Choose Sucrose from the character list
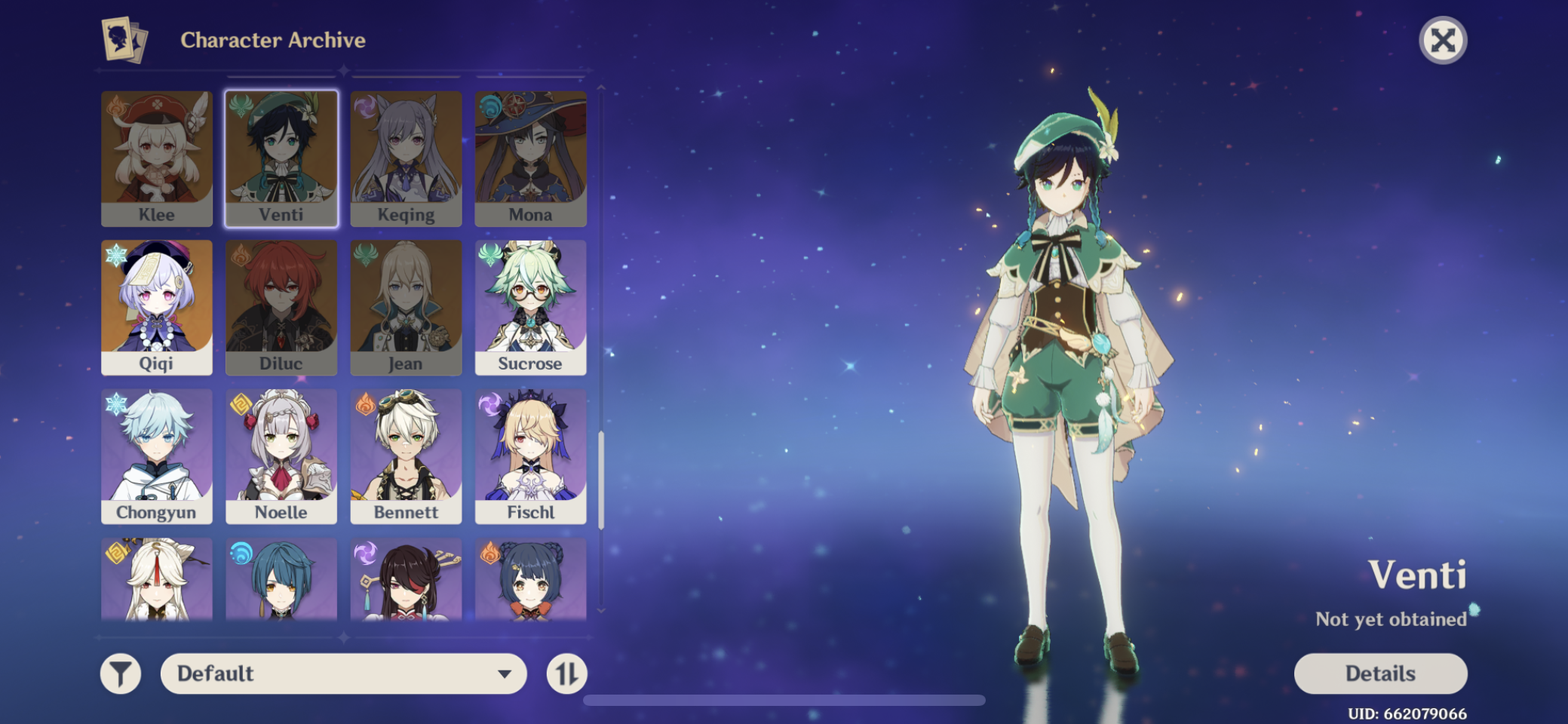This screenshot has height=724, width=1568. [530, 307]
